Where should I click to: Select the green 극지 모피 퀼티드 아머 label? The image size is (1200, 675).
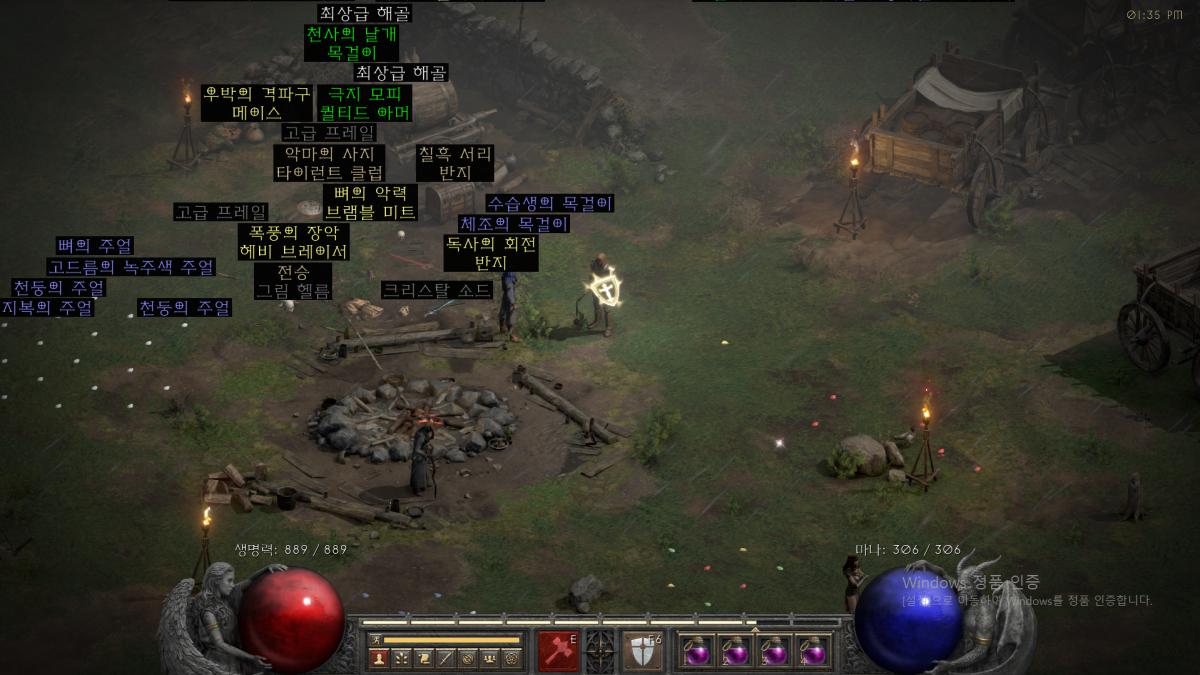tap(365, 103)
